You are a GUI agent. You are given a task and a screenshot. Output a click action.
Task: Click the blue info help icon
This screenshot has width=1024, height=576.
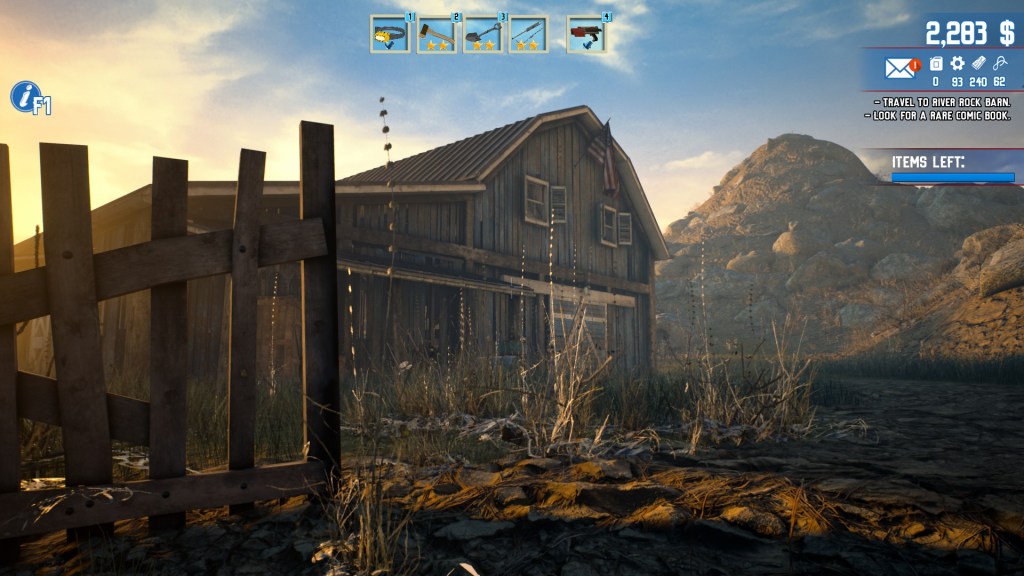[24, 97]
